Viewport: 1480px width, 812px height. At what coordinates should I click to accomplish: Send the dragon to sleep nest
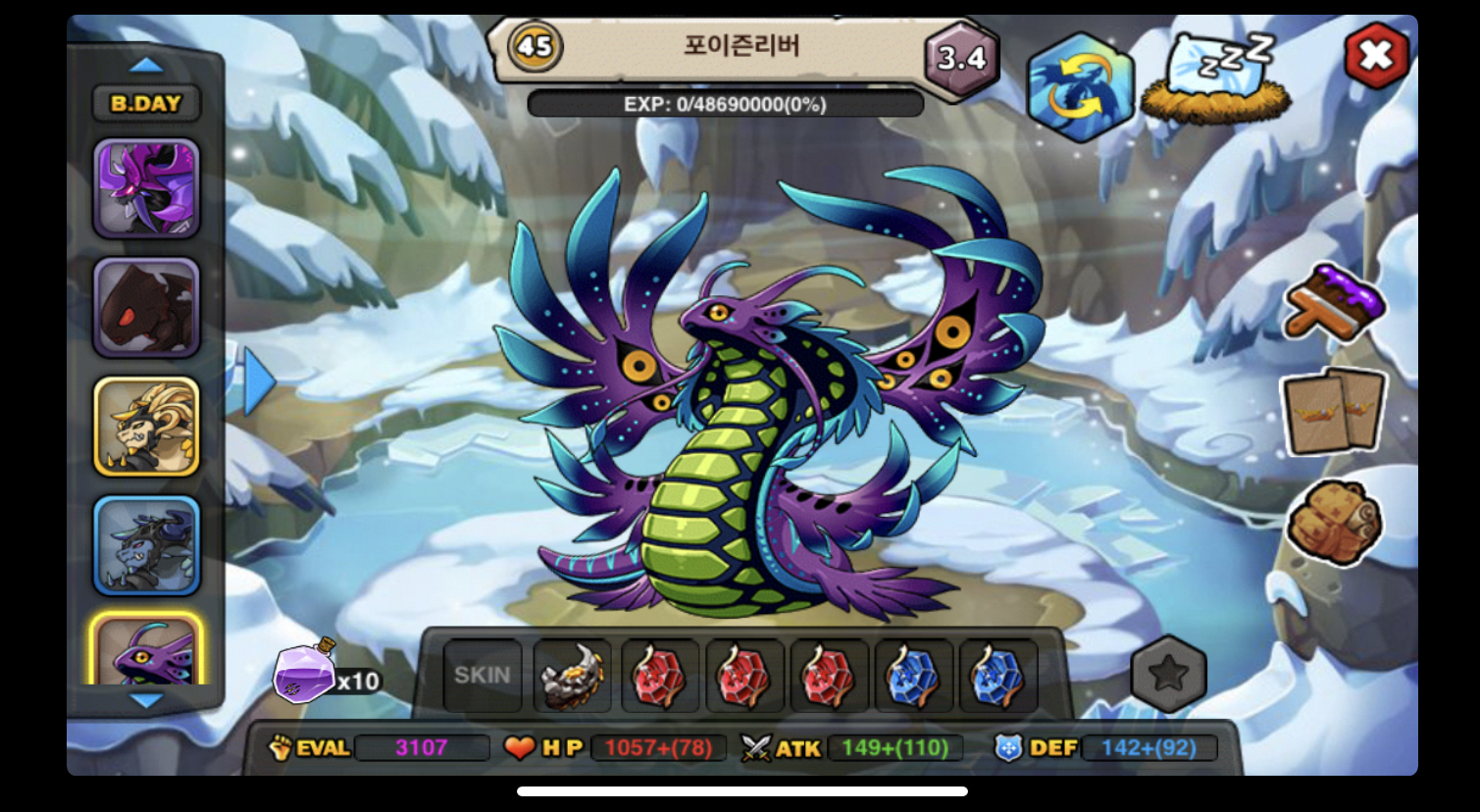1218,78
